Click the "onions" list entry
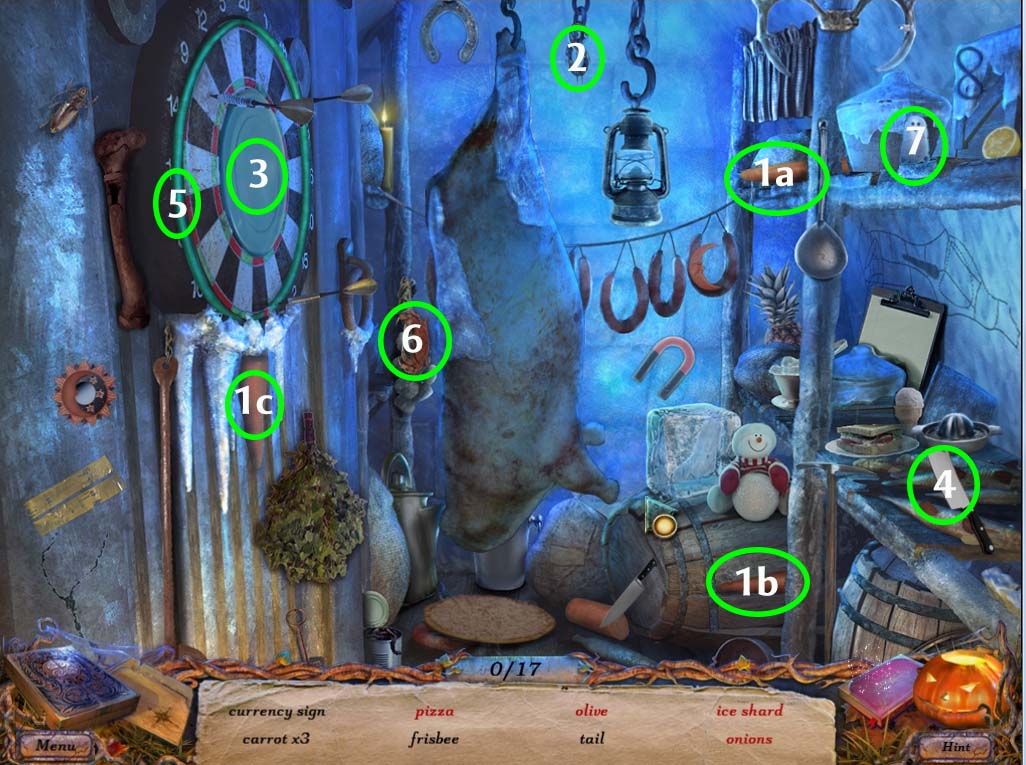The height and width of the screenshot is (765, 1026). [x=748, y=739]
